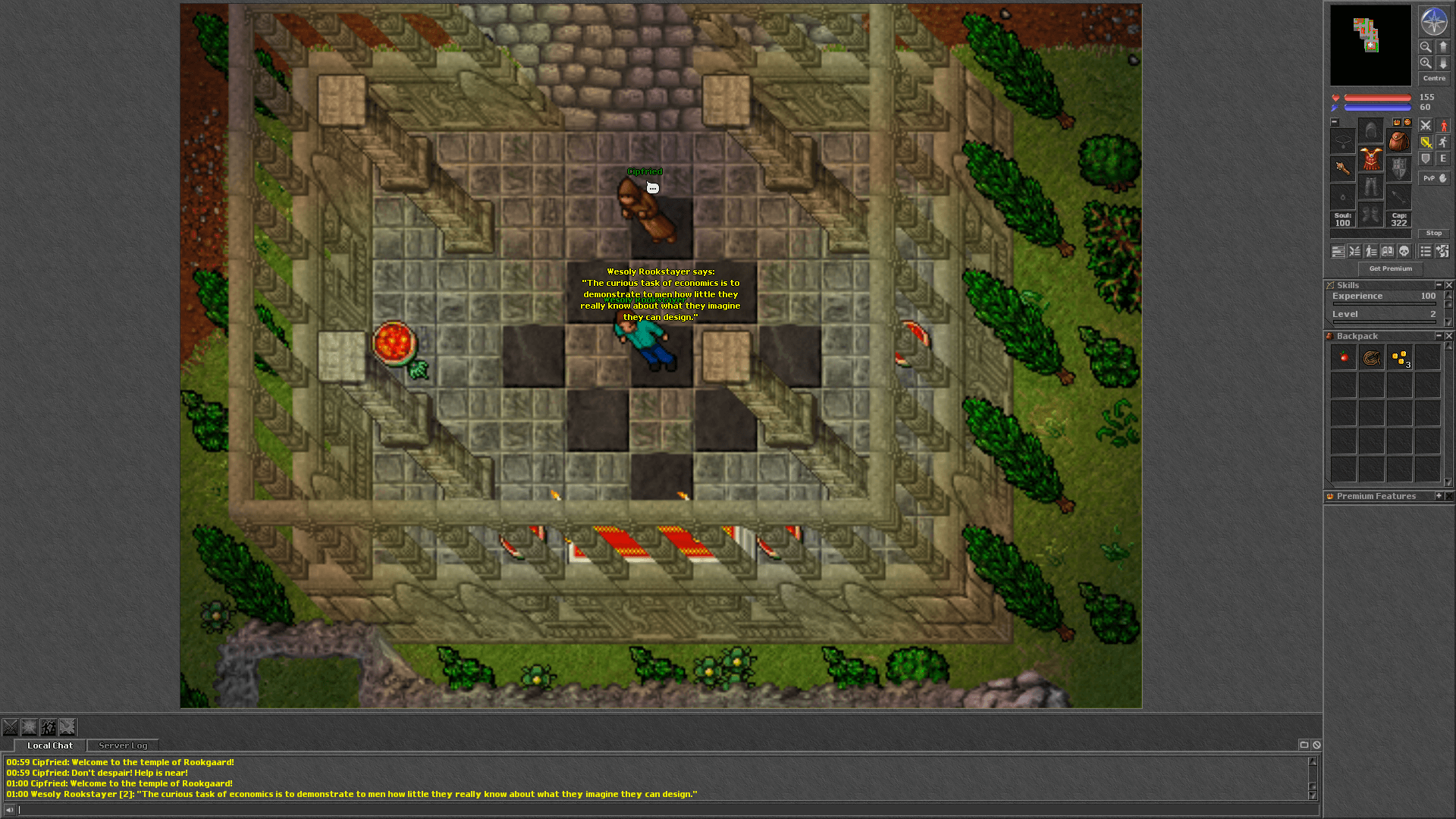Viewport: 1456px width, 819px height.
Task: Switch to the Server Log tab
Action: [x=123, y=745]
